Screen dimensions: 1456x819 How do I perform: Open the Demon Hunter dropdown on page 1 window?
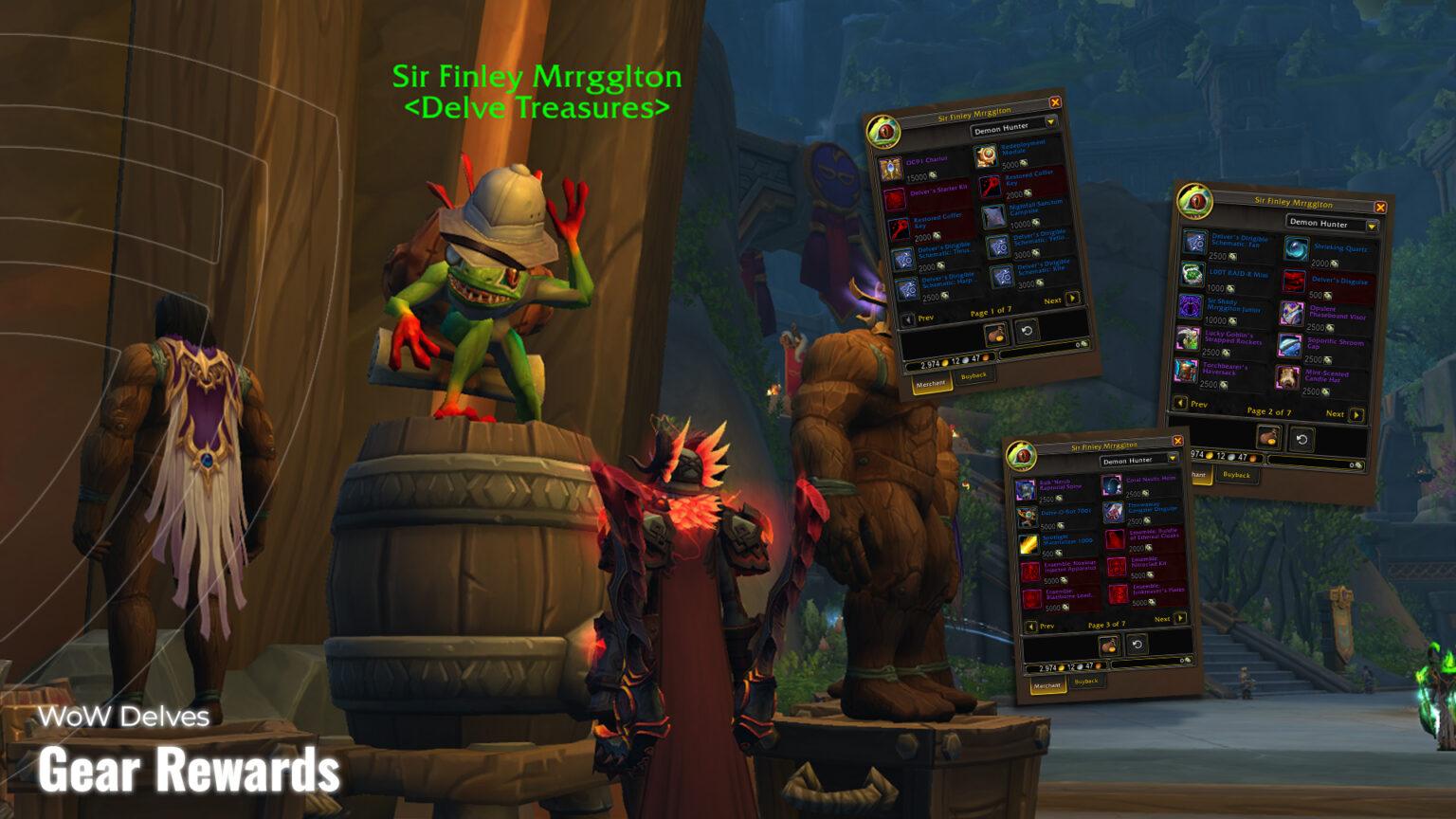[x=1003, y=129]
